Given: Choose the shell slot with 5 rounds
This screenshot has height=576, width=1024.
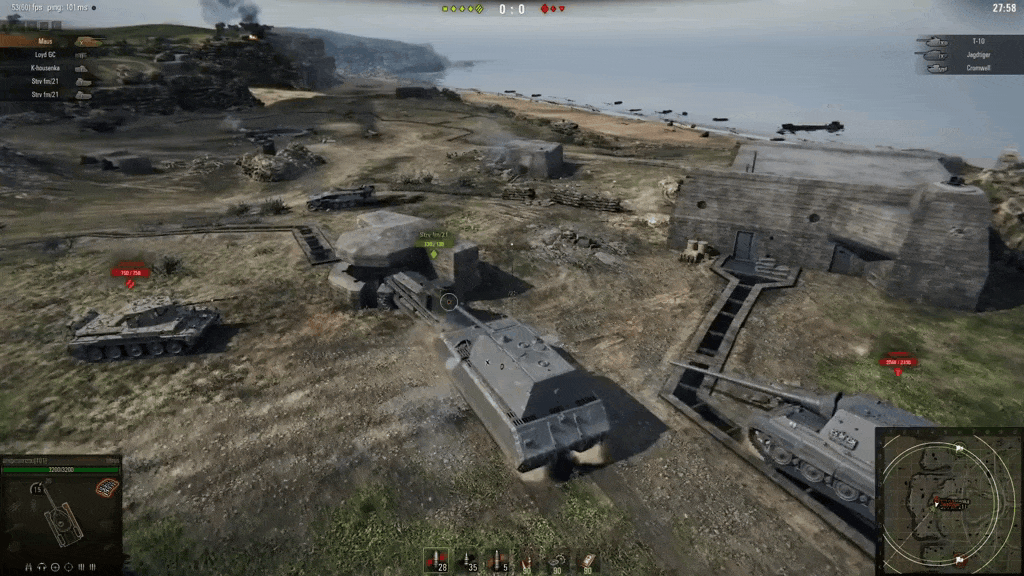Looking at the screenshot, I should point(496,560).
